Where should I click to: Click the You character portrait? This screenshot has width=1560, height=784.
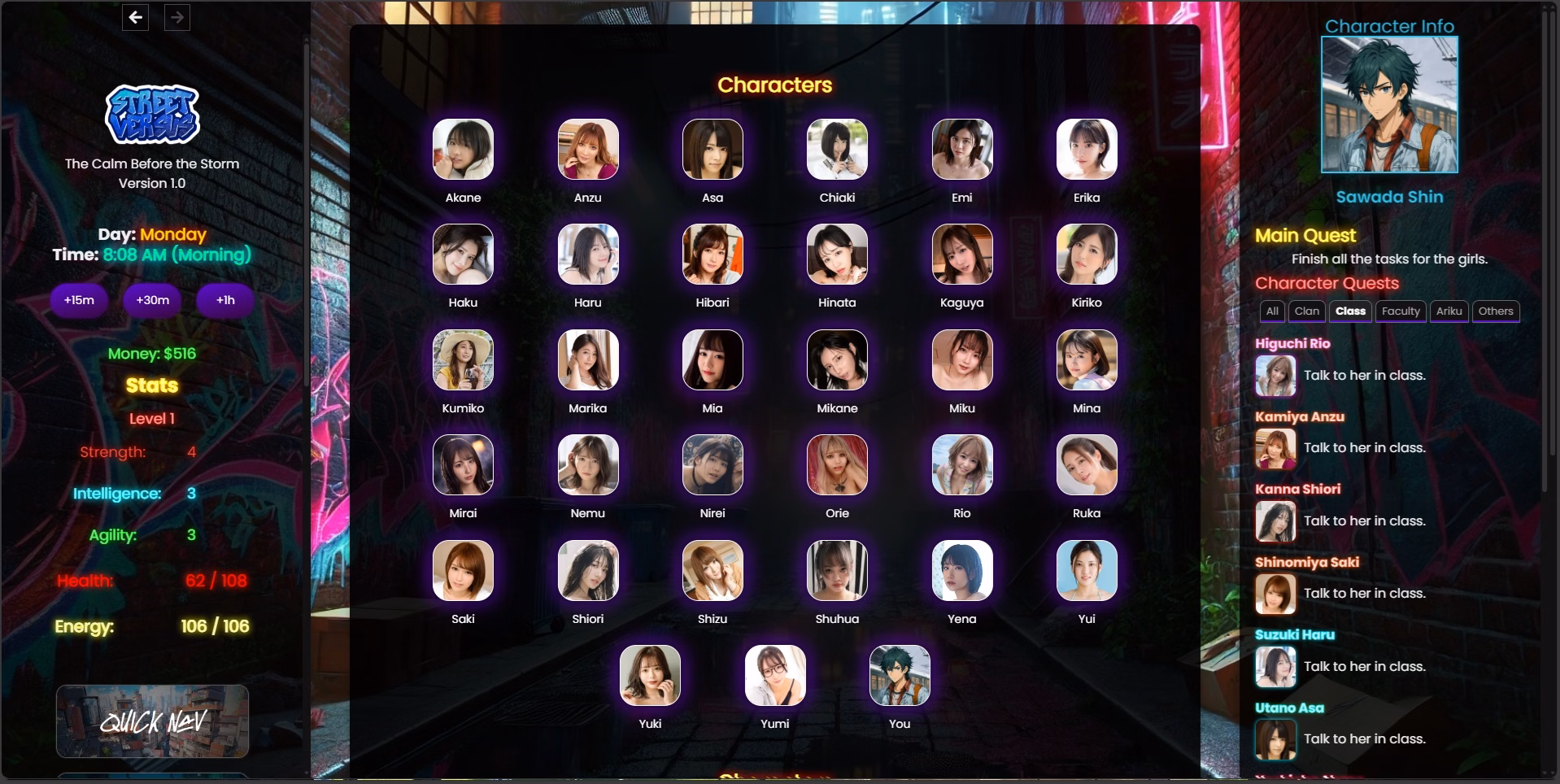900,676
